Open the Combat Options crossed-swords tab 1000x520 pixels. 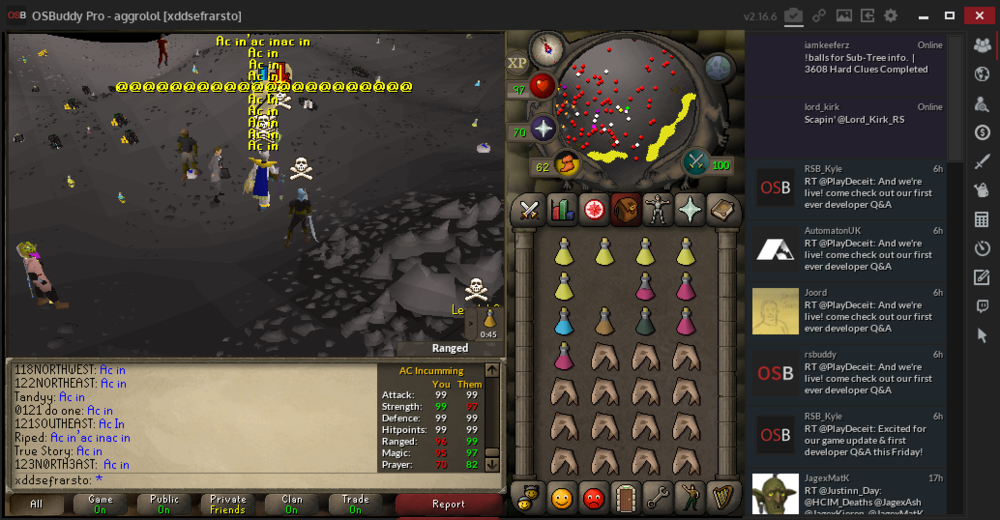(528, 210)
